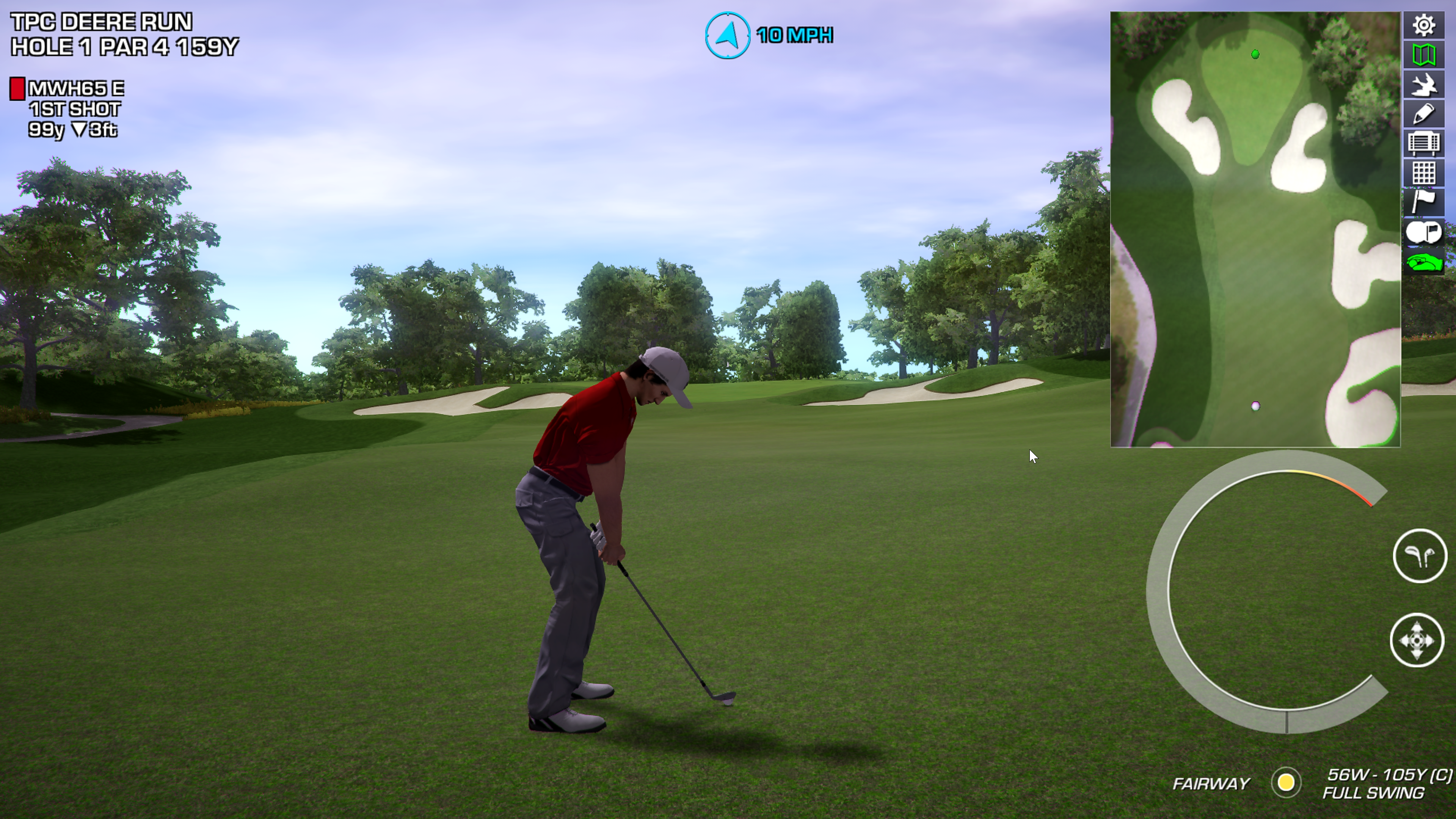Change club via the 56W - 105Y label
Viewport: 1456px width, 819px height.
click(x=1388, y=775)
